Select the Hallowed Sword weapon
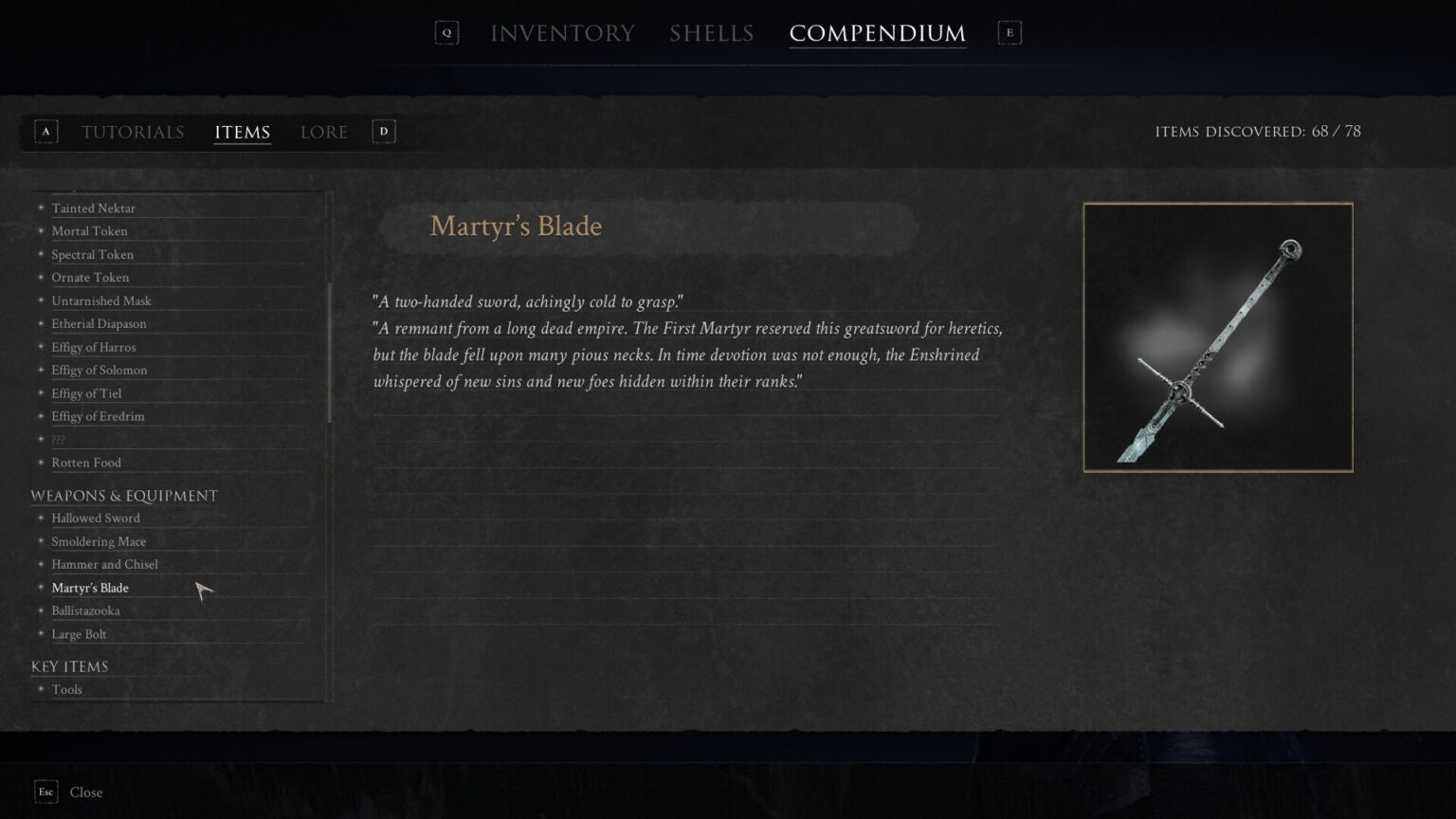The image size is (1456, 819). (96, 518)
